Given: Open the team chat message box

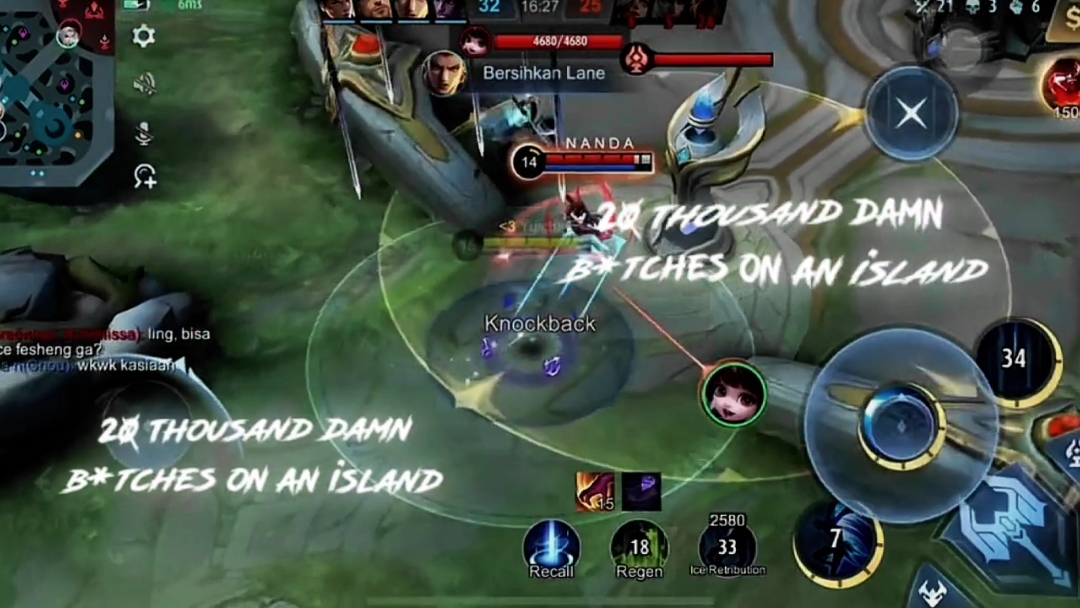Looking at the screenshot, I should click(x=100, y=350).
